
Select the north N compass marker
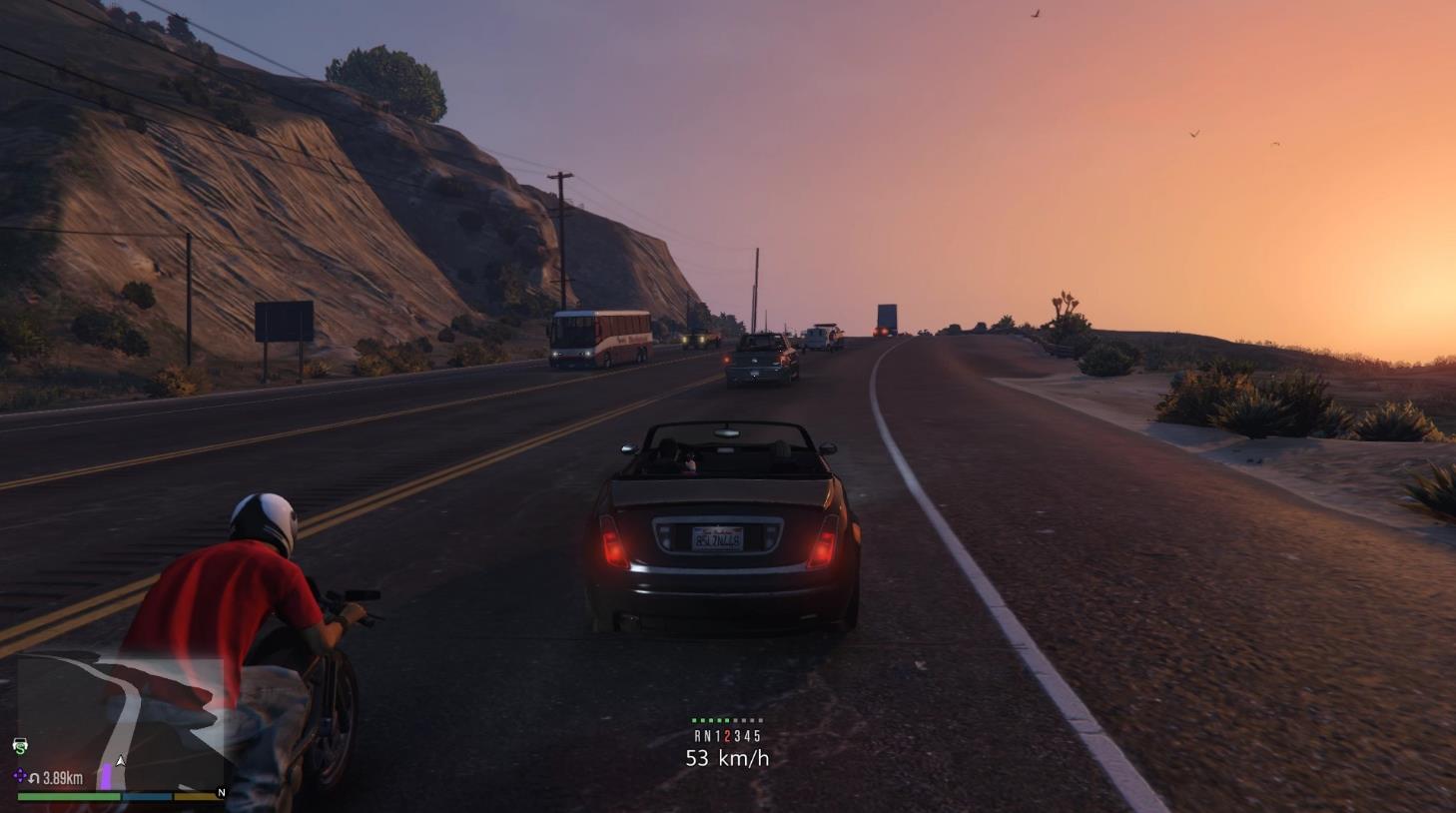pos(221,793)
